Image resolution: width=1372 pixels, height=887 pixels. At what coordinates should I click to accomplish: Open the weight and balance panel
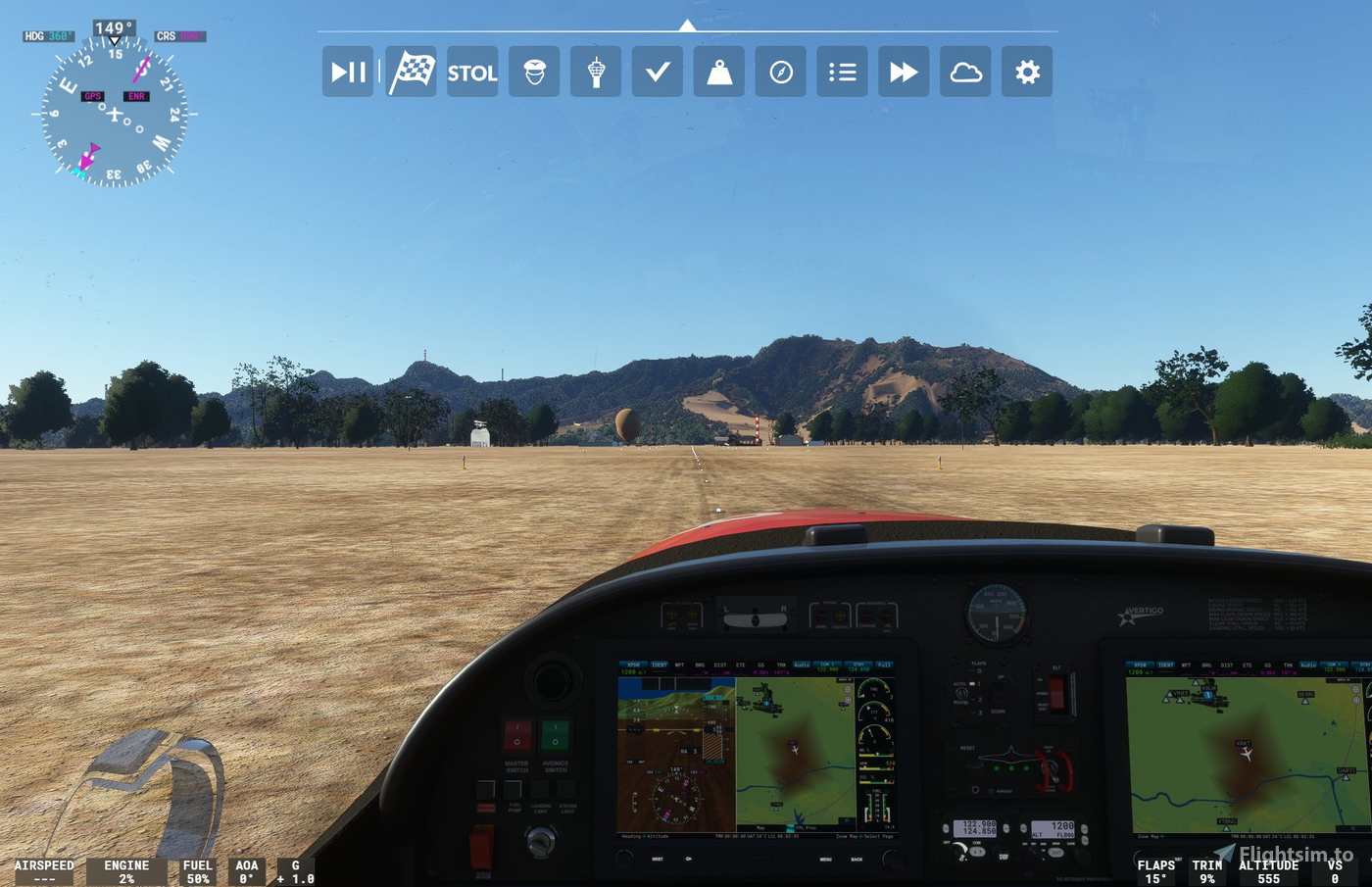coord(719,72)
